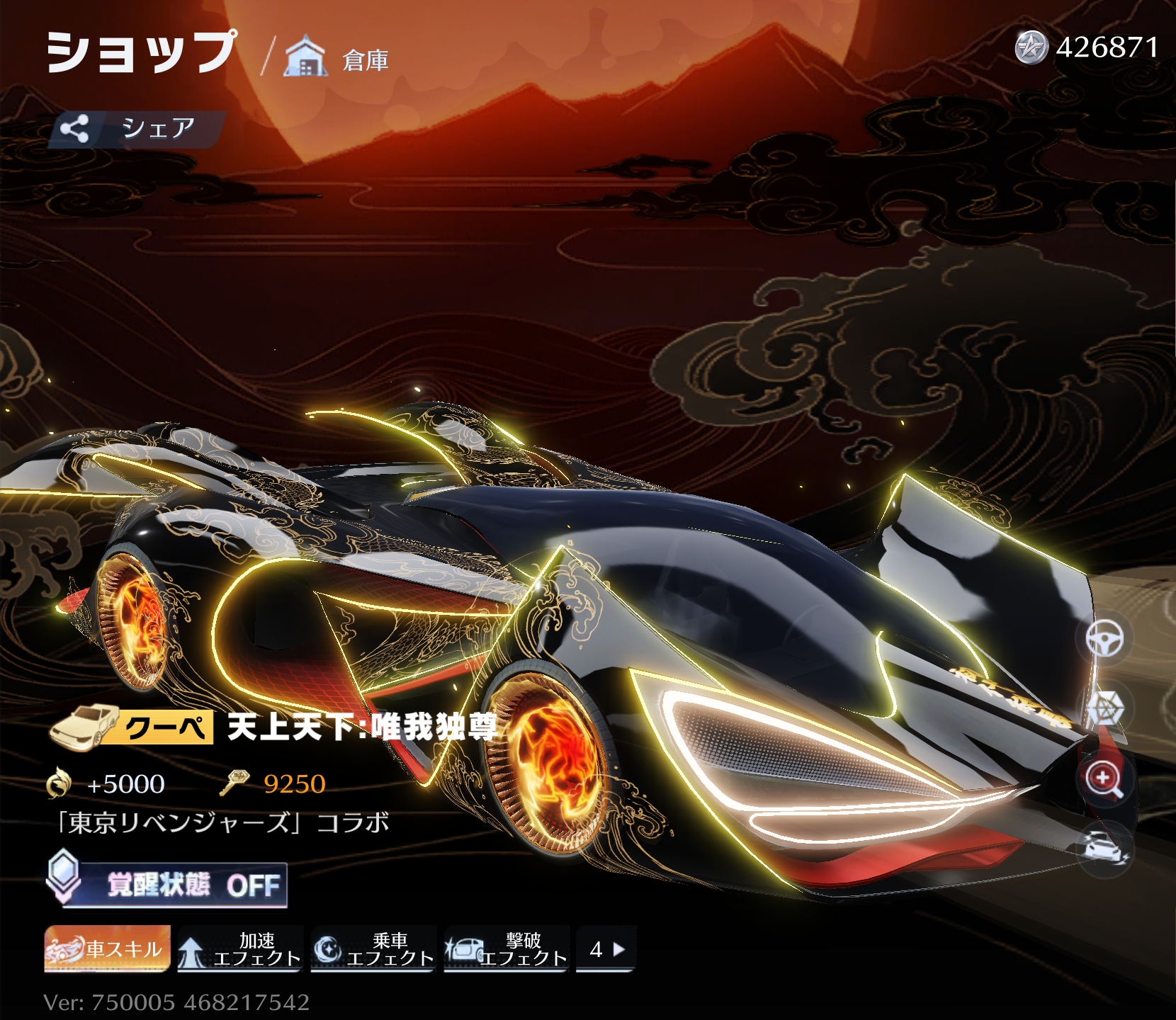1176x1020 pixels.
Task: Click the silver star currency icon
Action: click(1031, 48)
